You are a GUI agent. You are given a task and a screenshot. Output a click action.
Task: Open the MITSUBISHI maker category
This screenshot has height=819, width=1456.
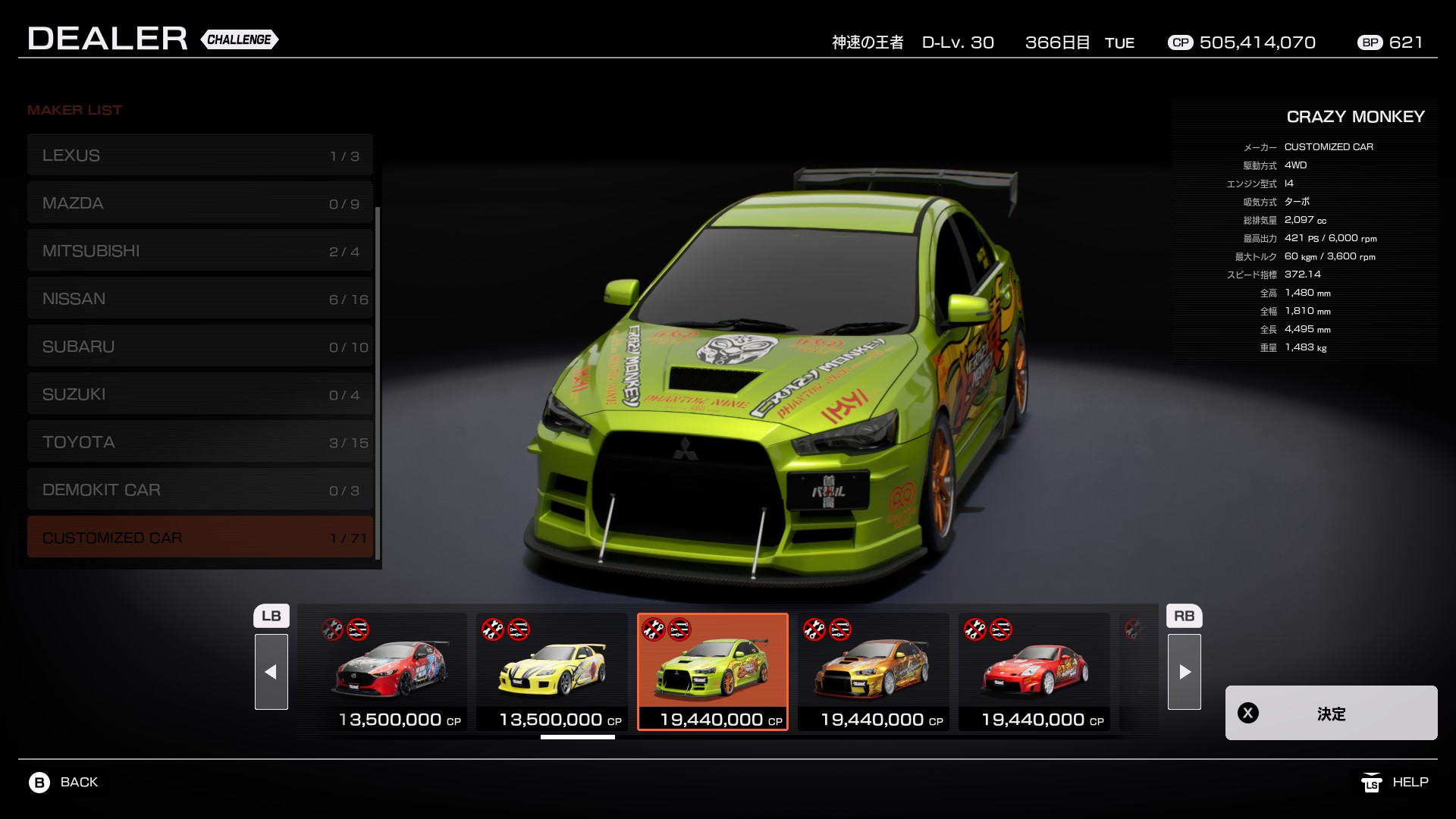point(199,251)
